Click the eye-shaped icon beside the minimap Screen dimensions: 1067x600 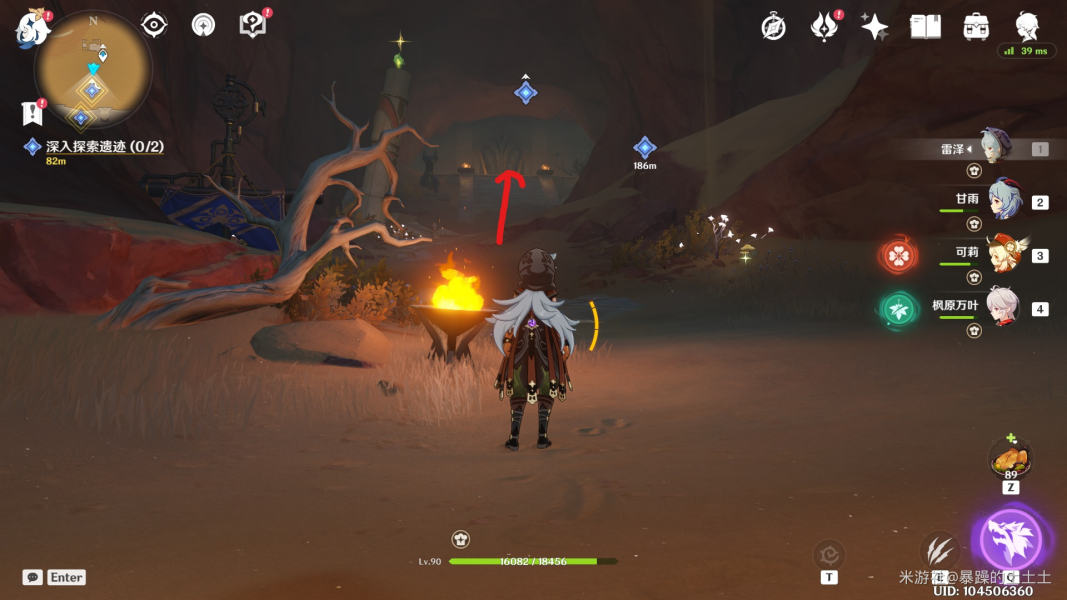(x=154, y=25)
